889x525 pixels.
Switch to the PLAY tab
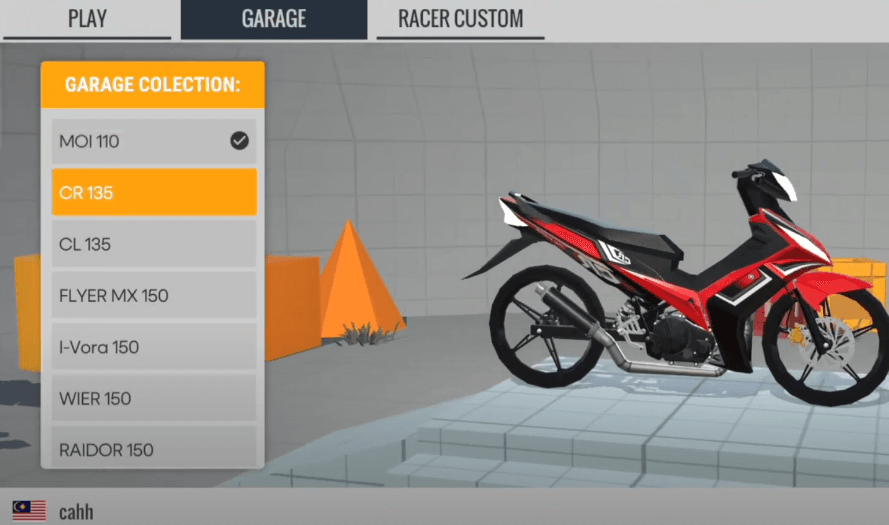pyautogui.click(x=87, y=19)
